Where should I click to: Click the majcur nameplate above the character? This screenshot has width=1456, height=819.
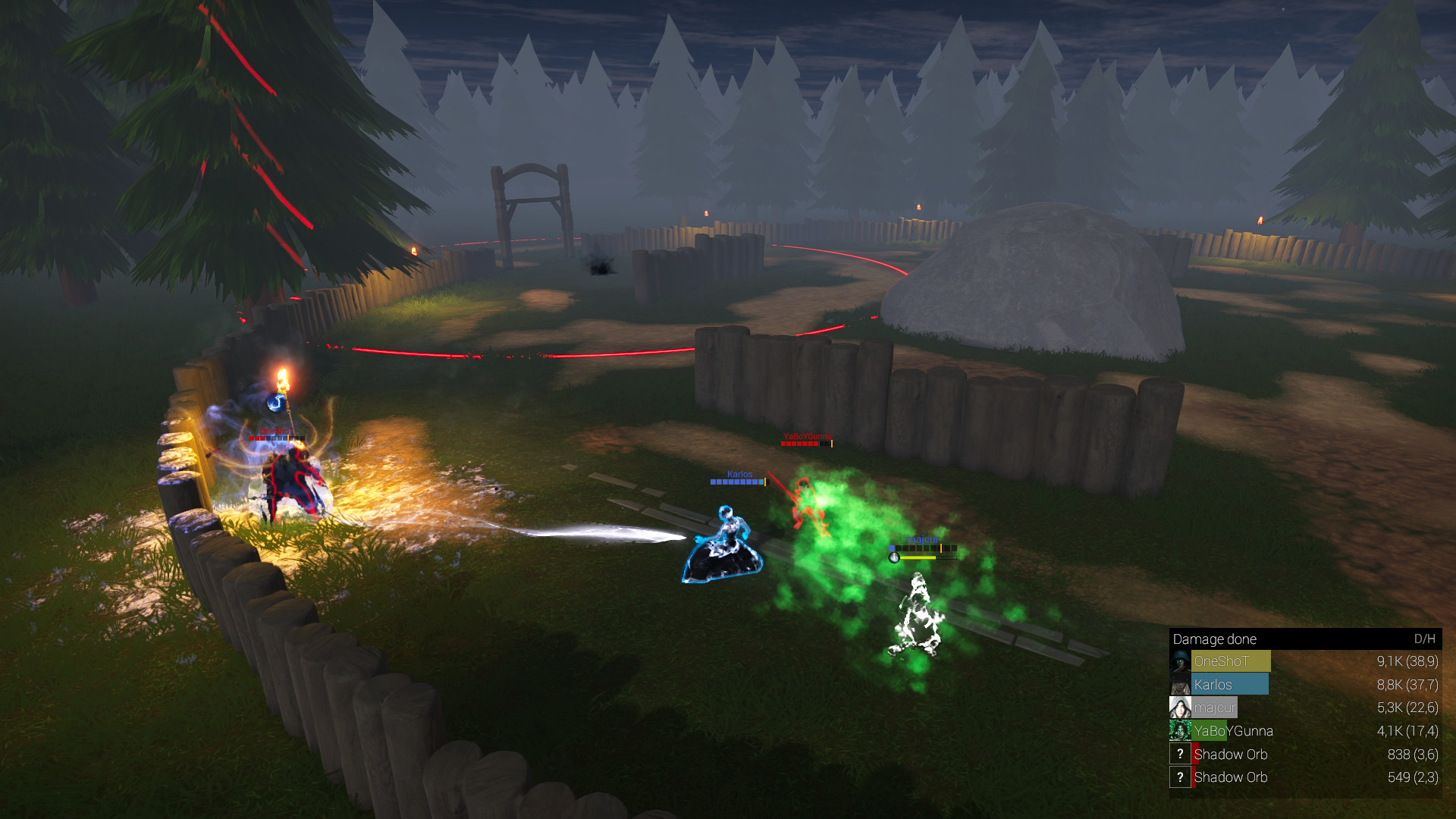tap(921, 541)
